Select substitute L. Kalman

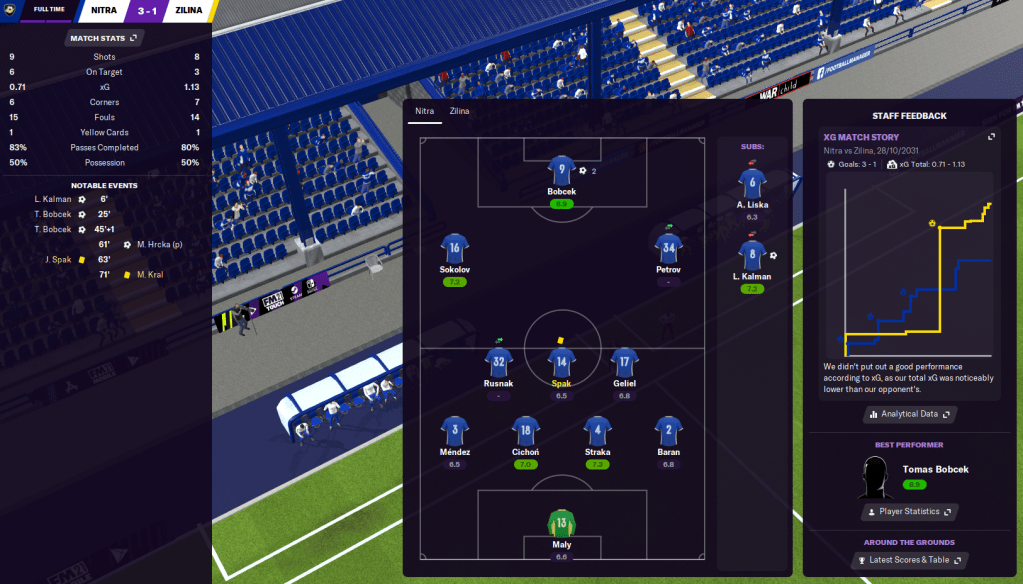click(x=752, y=254)
